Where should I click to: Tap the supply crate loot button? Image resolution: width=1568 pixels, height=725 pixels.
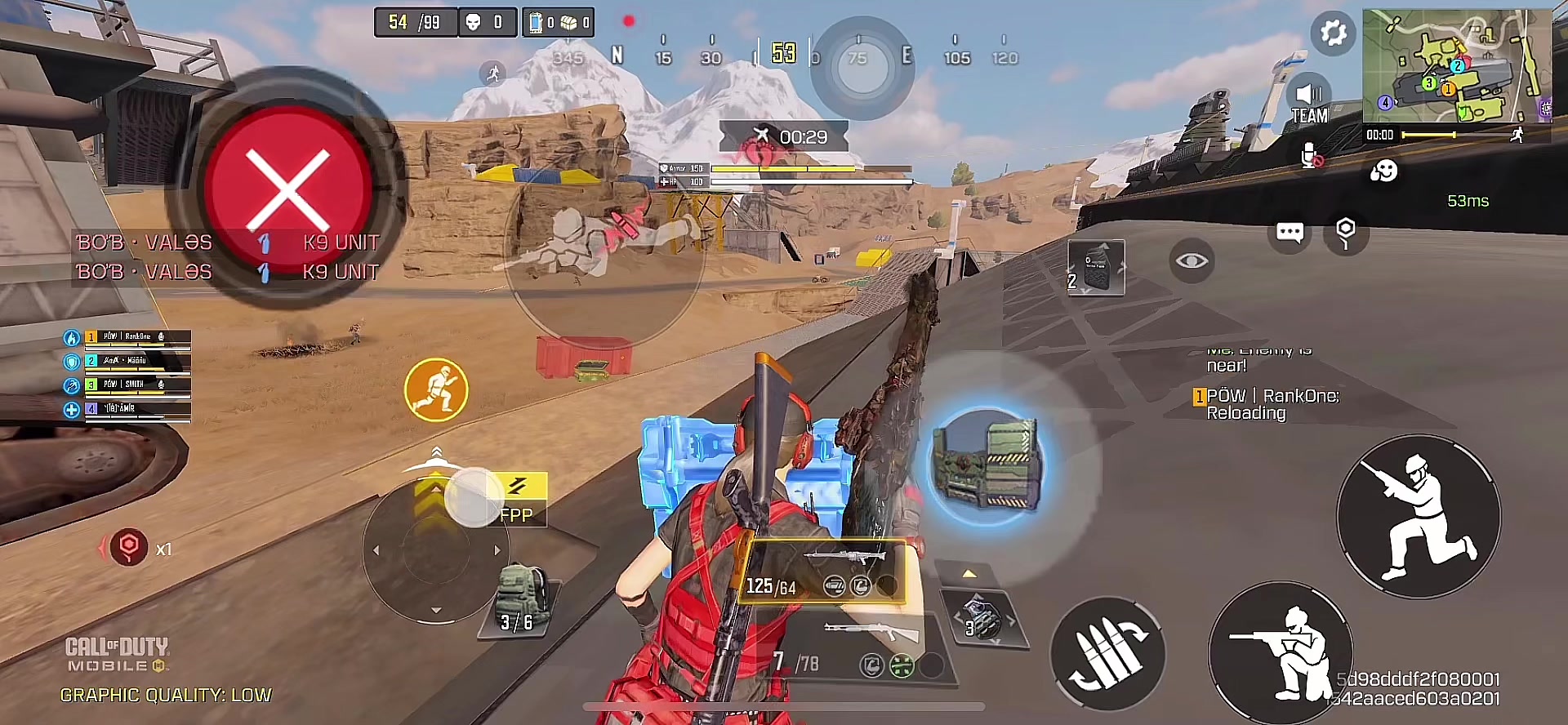987,464
